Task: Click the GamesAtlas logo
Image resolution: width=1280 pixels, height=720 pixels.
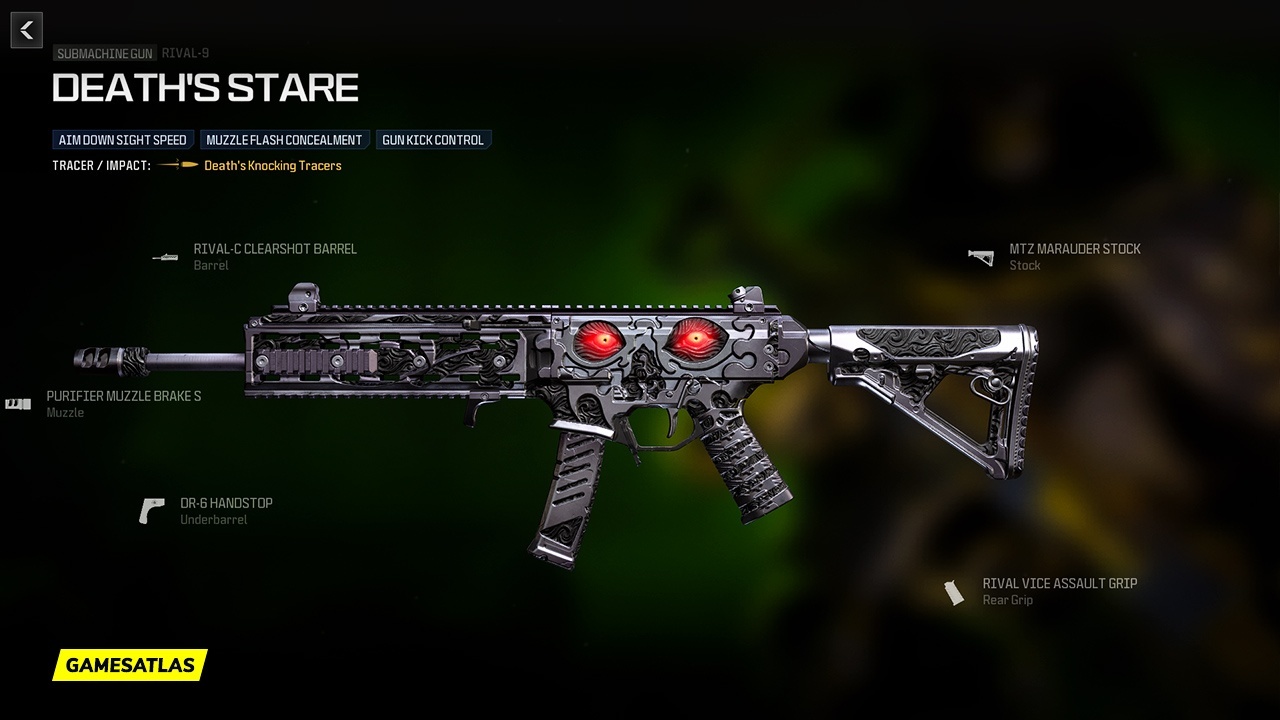Action: 130,666
